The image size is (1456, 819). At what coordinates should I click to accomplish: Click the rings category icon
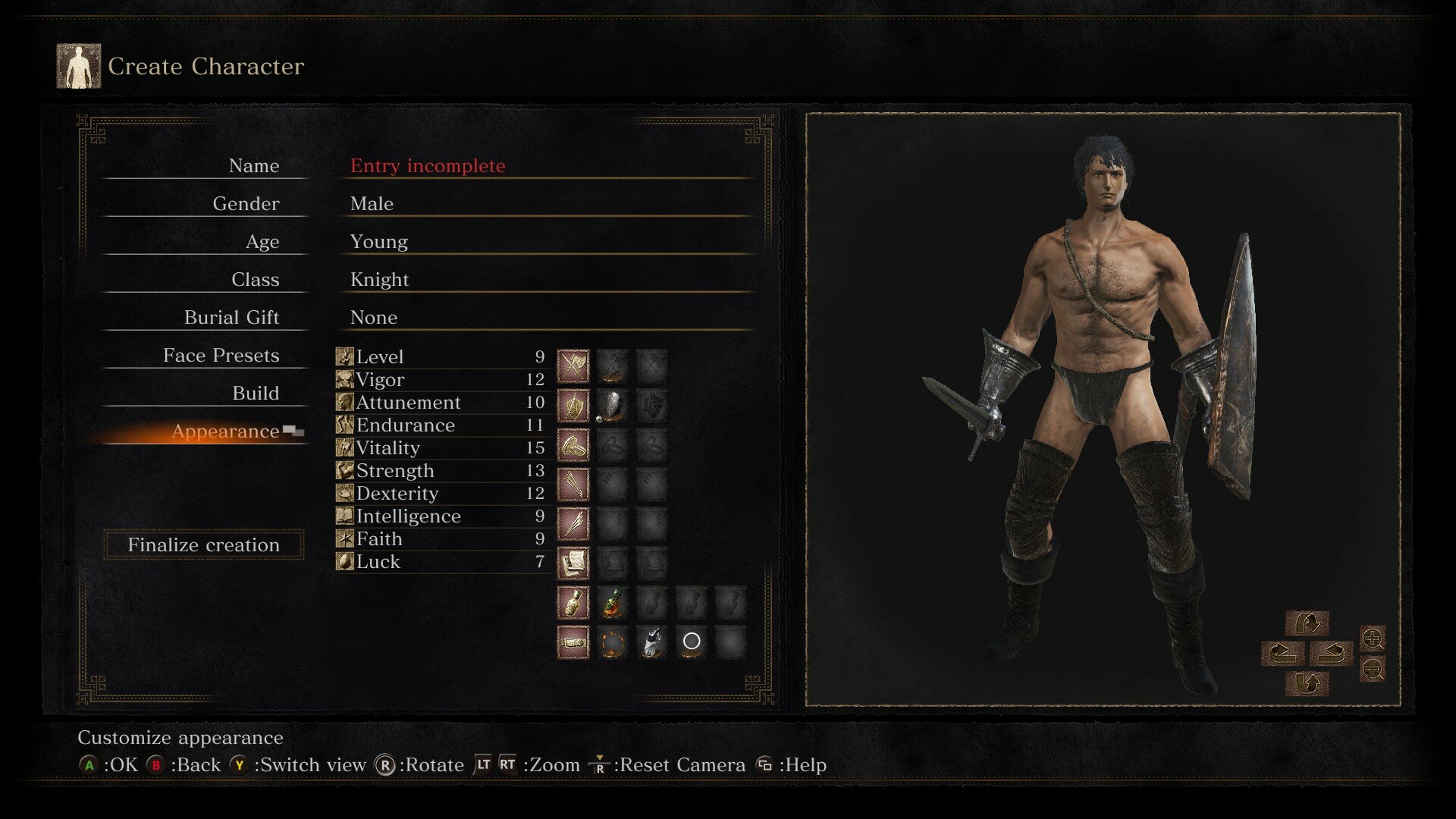[573, 445]
